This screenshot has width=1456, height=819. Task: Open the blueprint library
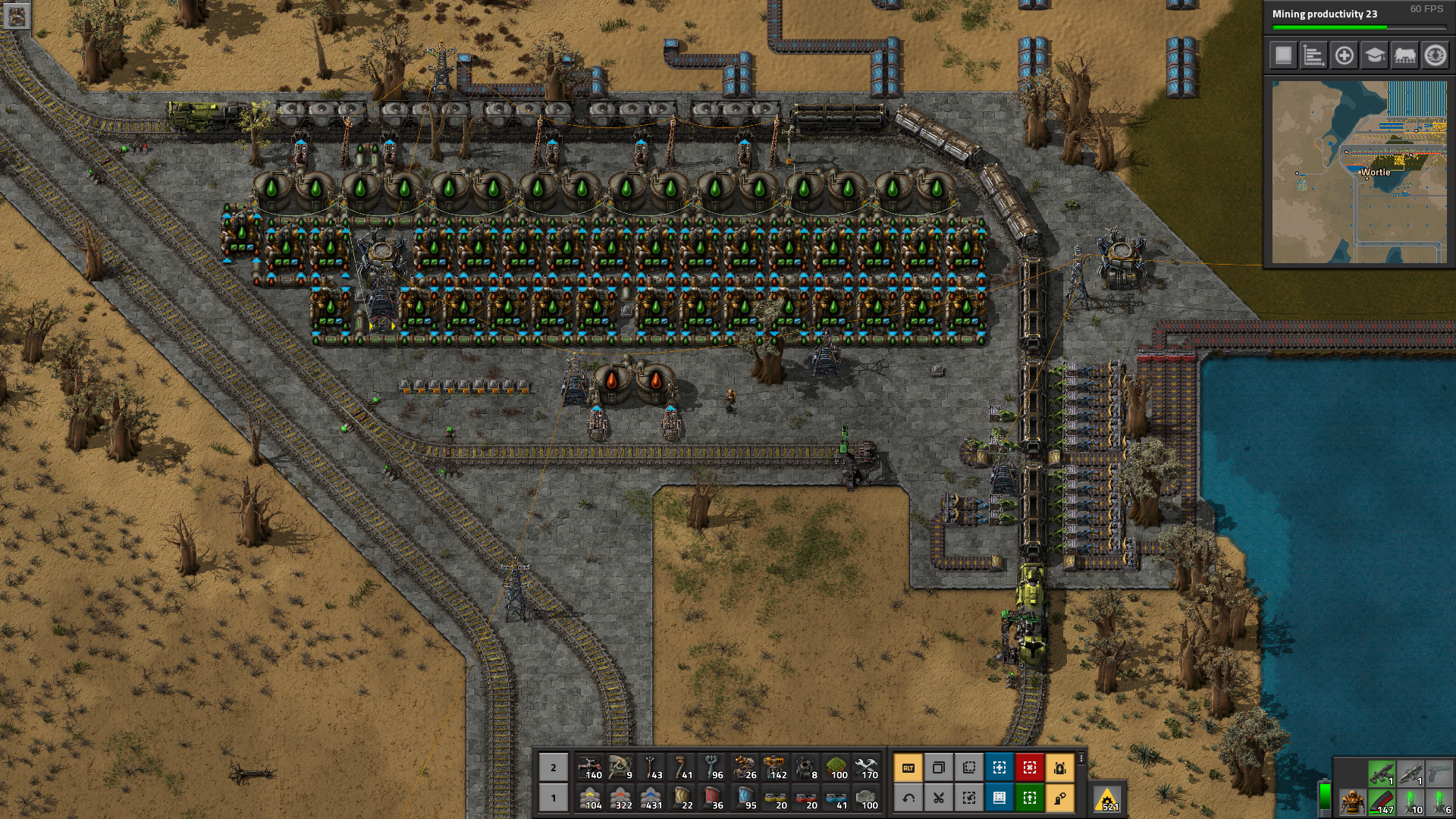pyautogui.click(x=1282, y=56)
